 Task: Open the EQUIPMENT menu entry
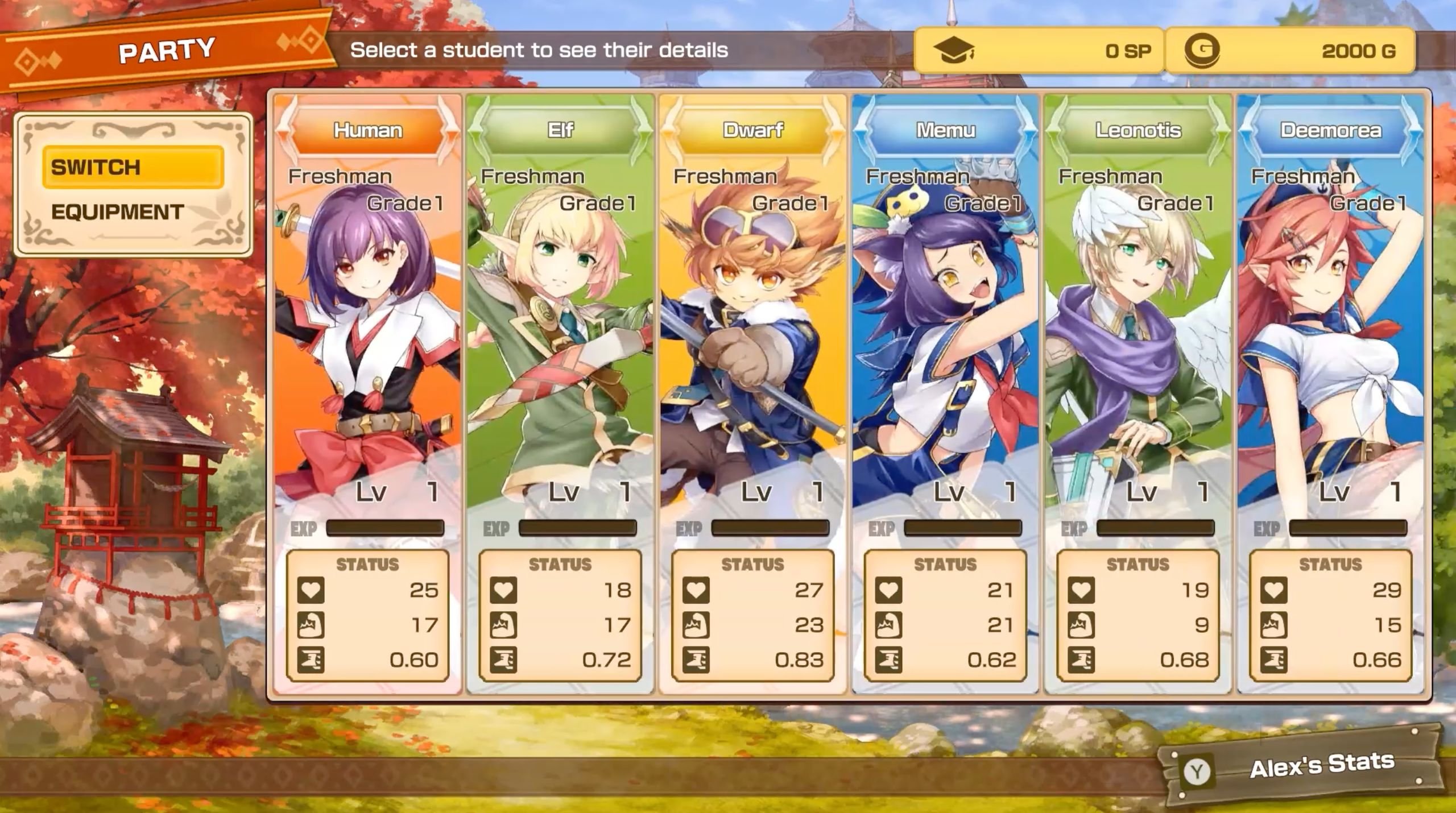click(118, 212)
